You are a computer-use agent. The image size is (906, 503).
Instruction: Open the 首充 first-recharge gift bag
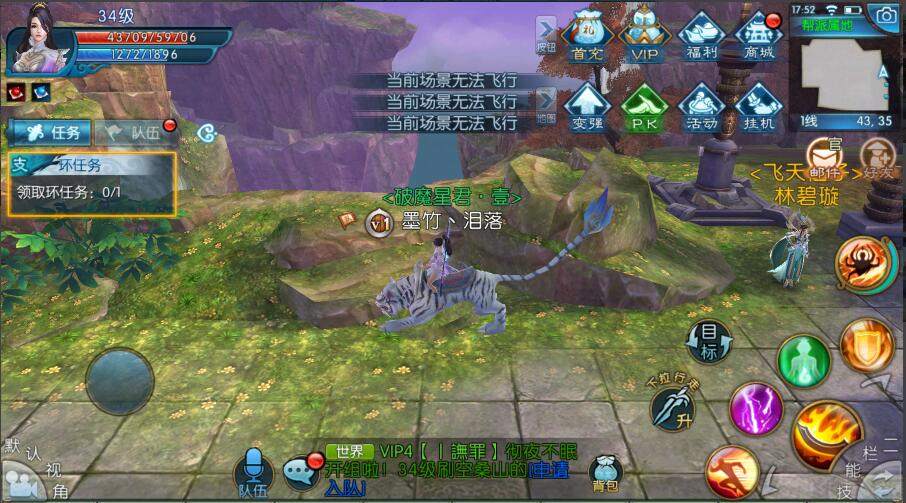589,37
